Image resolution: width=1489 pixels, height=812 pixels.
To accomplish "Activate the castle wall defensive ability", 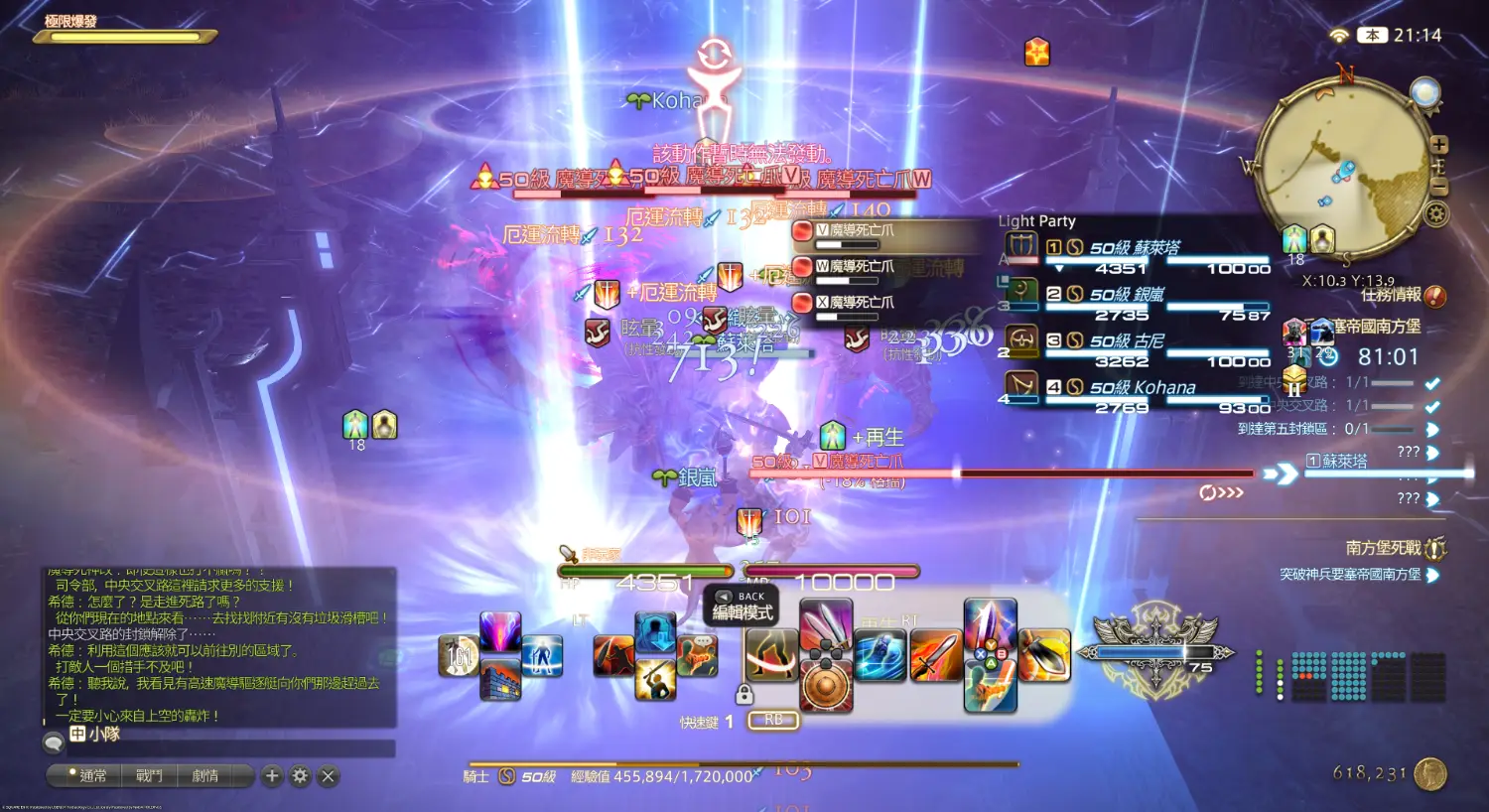I will [x=500, y=679].
